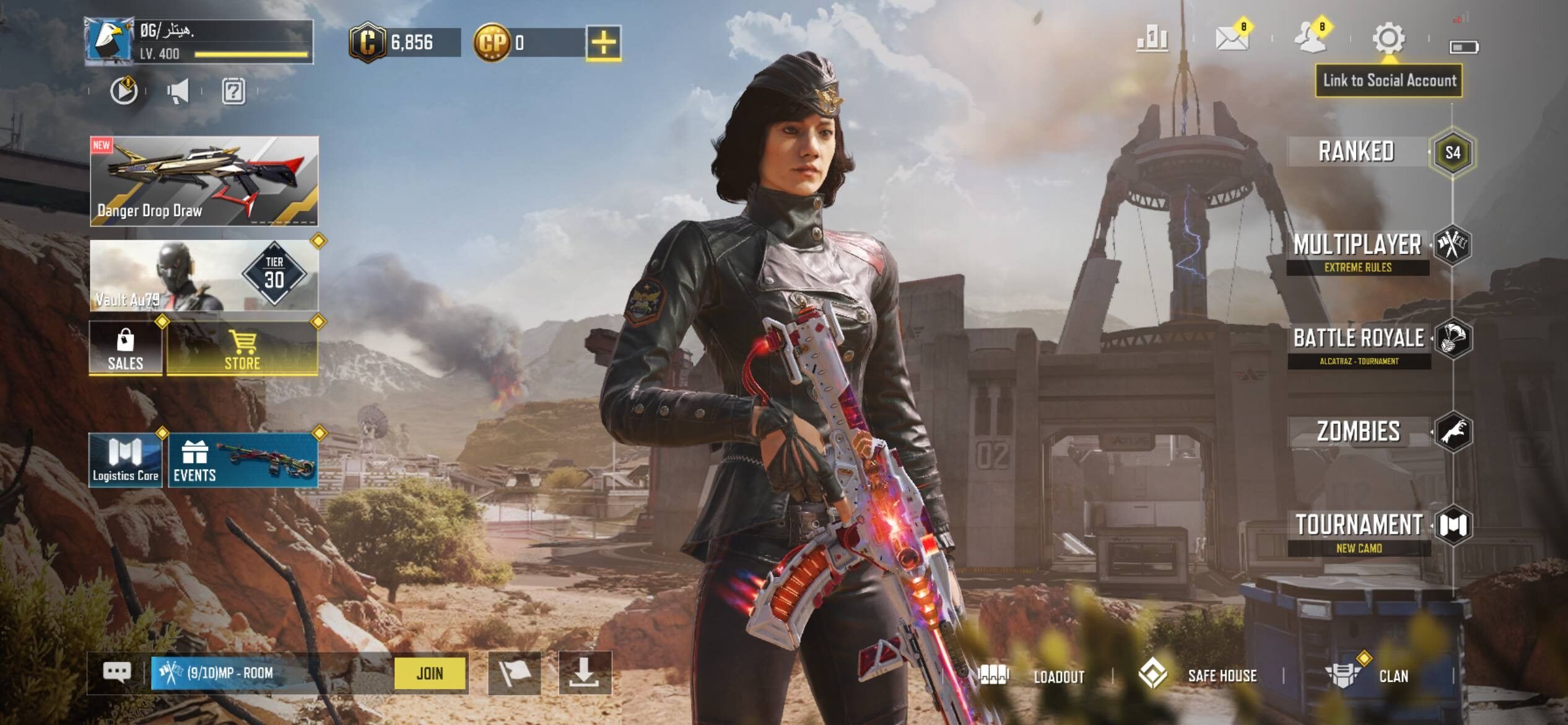
Task: Check the mail envelope inbox
Action: [x=1232, y=38]
